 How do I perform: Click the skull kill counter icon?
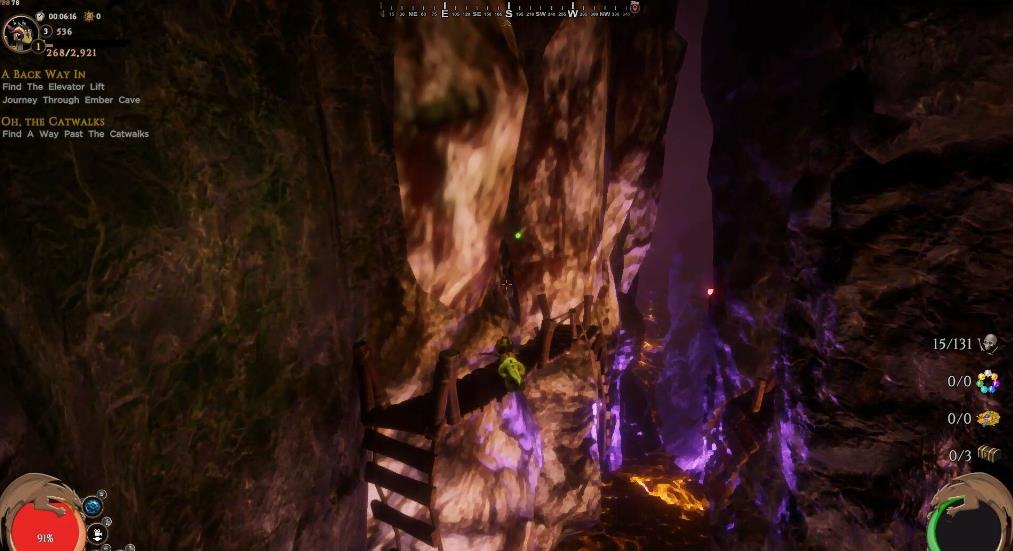click(x=989, y=344)
